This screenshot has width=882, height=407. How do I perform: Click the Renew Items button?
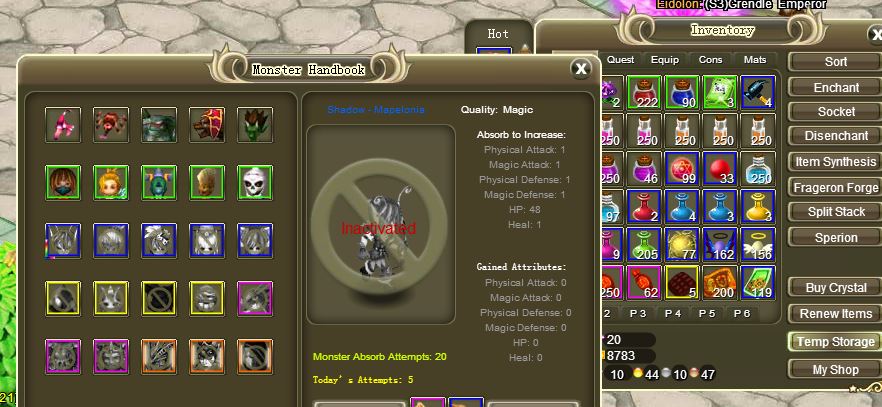click(835, 314)
